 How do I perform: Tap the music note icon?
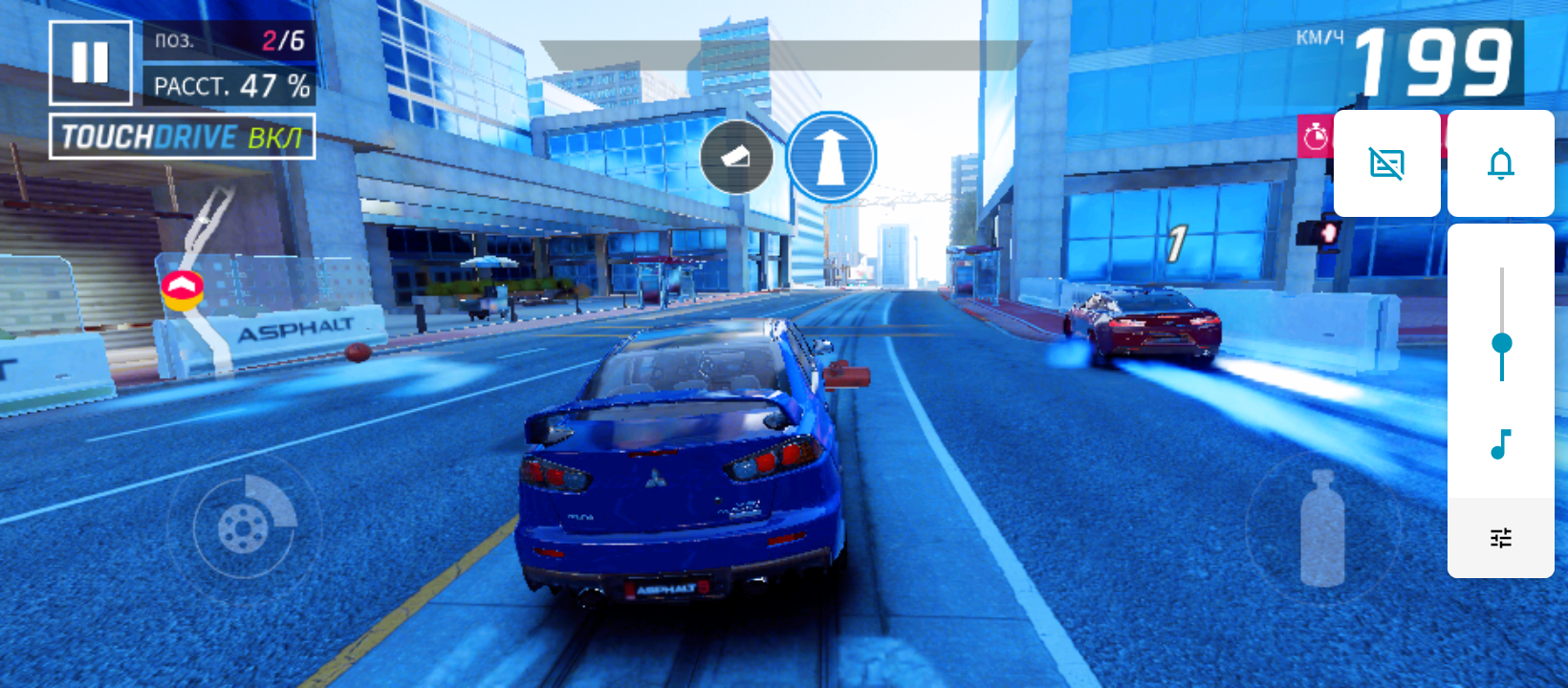click(1501, 444)
